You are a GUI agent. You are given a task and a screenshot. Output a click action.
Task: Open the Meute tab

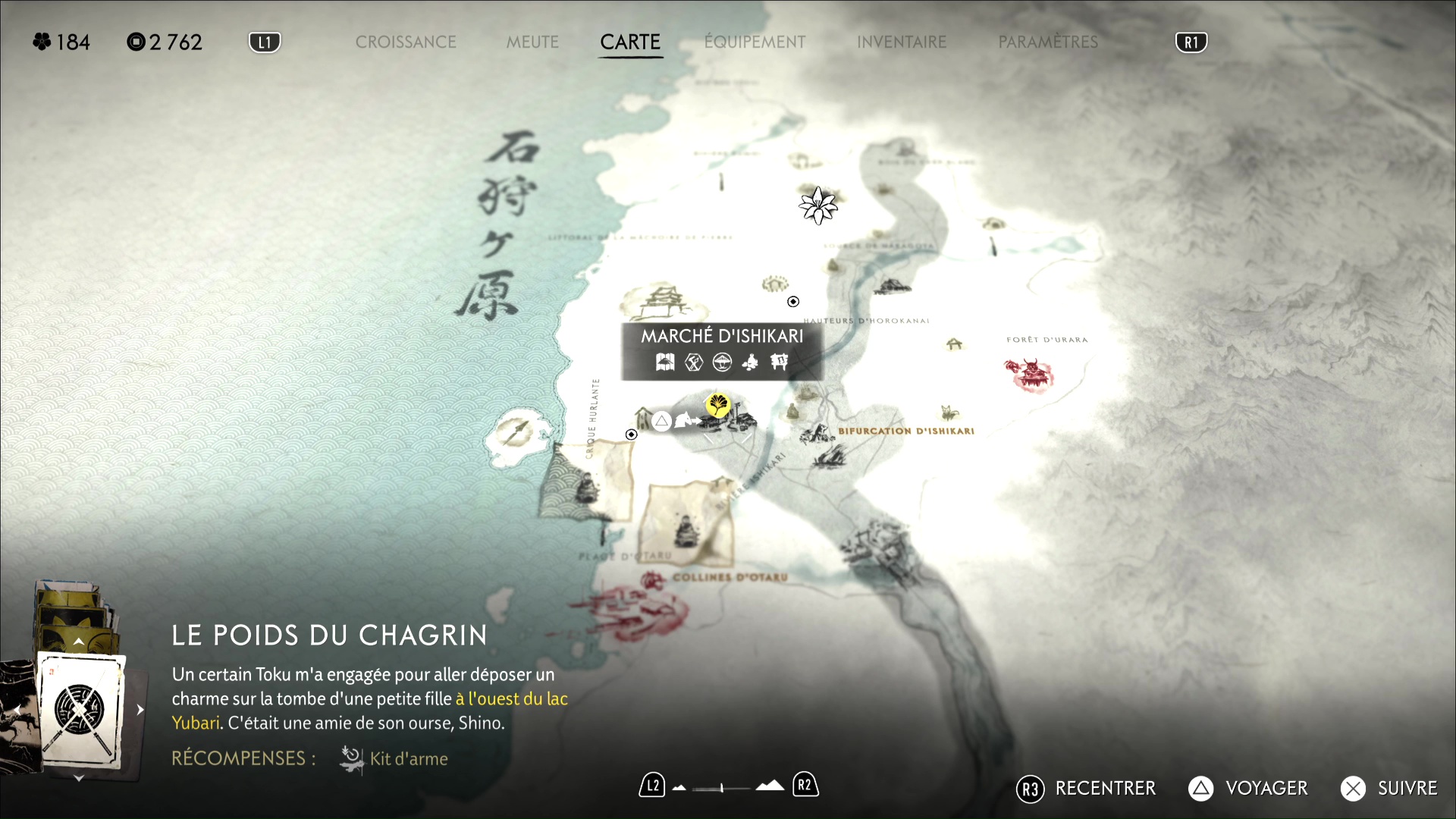tap(532, 42)
